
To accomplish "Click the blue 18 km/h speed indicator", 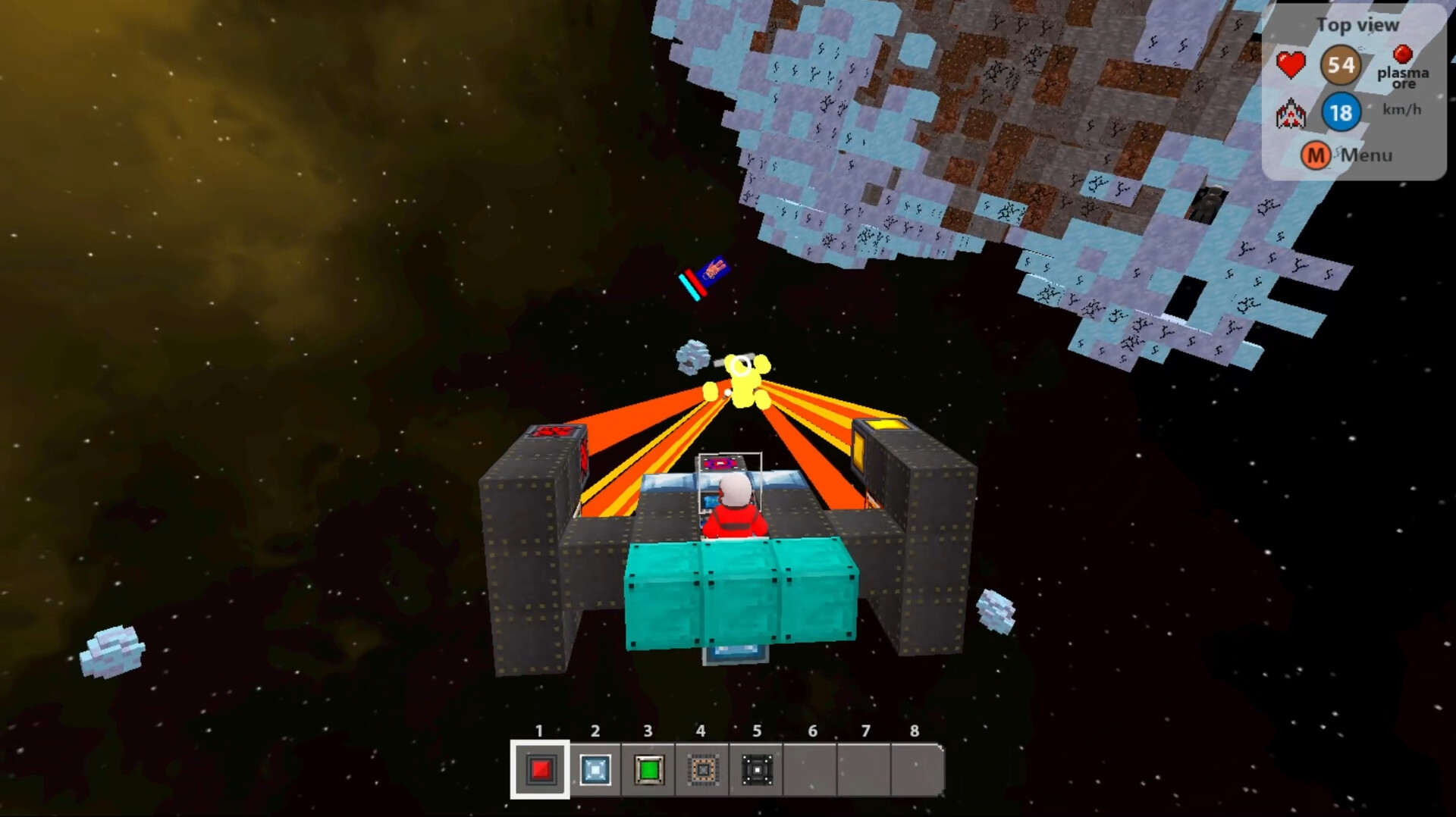I will (1341, 113).
